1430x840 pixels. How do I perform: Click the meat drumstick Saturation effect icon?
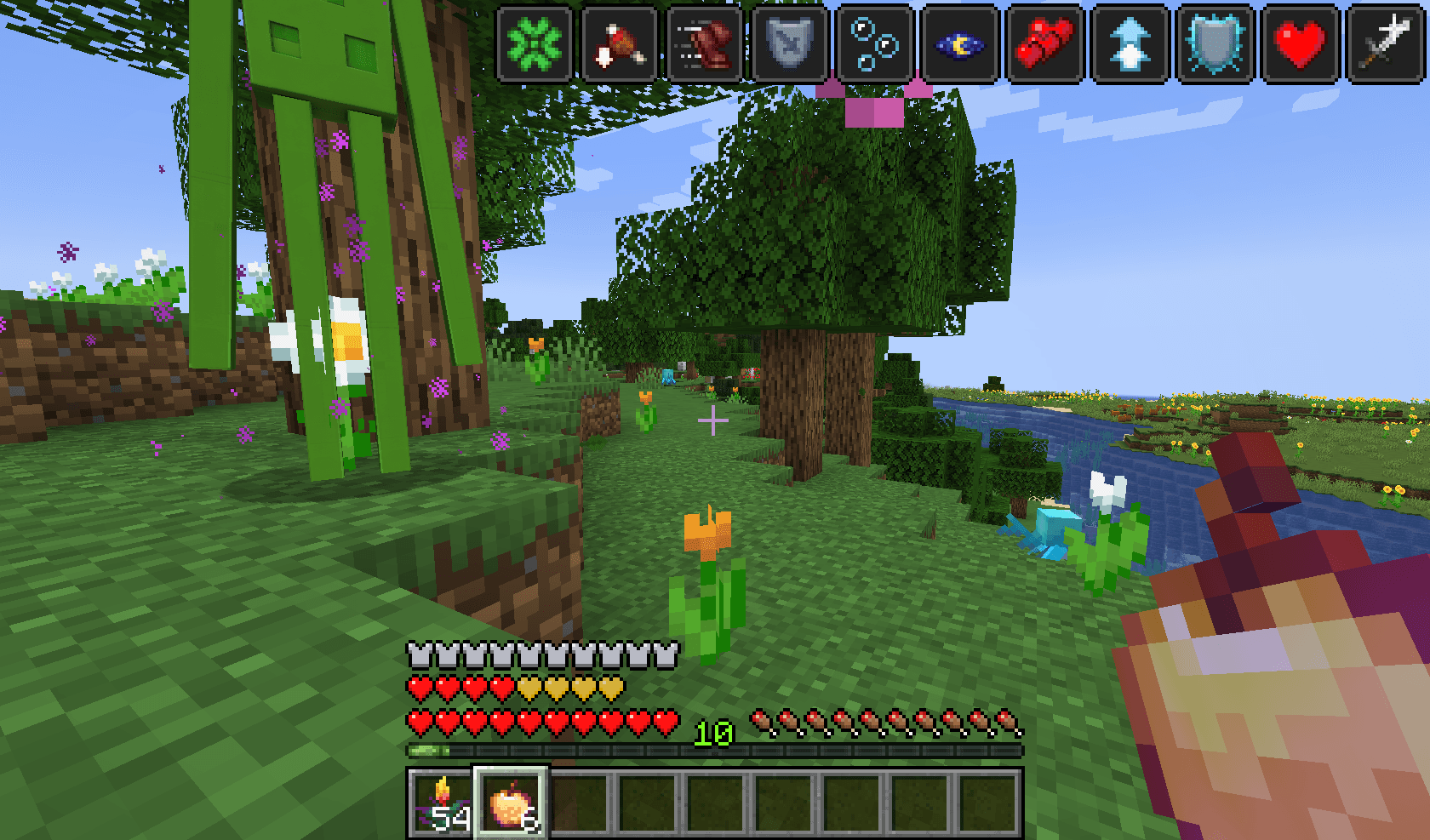click(x=620, y=44)
